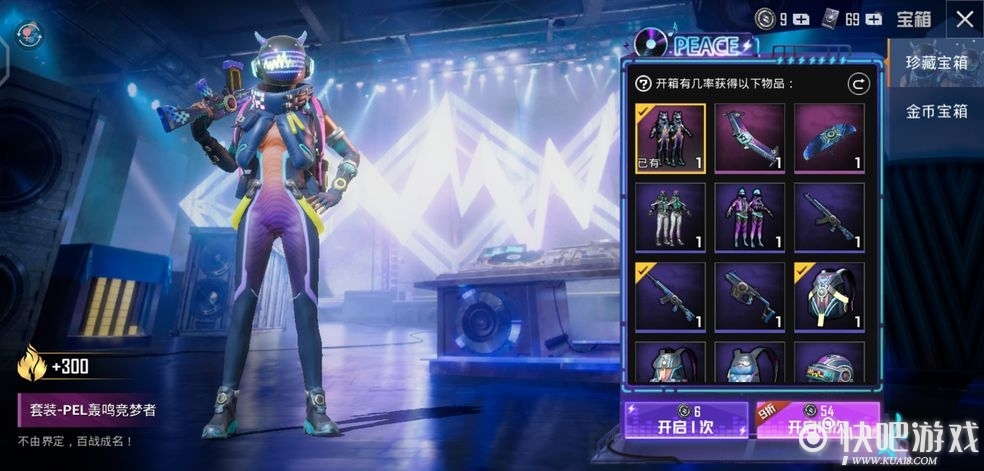The image size is (984, 471).
Task: Switch to the 金币宝箱 tab
Action: click(936, 111)
